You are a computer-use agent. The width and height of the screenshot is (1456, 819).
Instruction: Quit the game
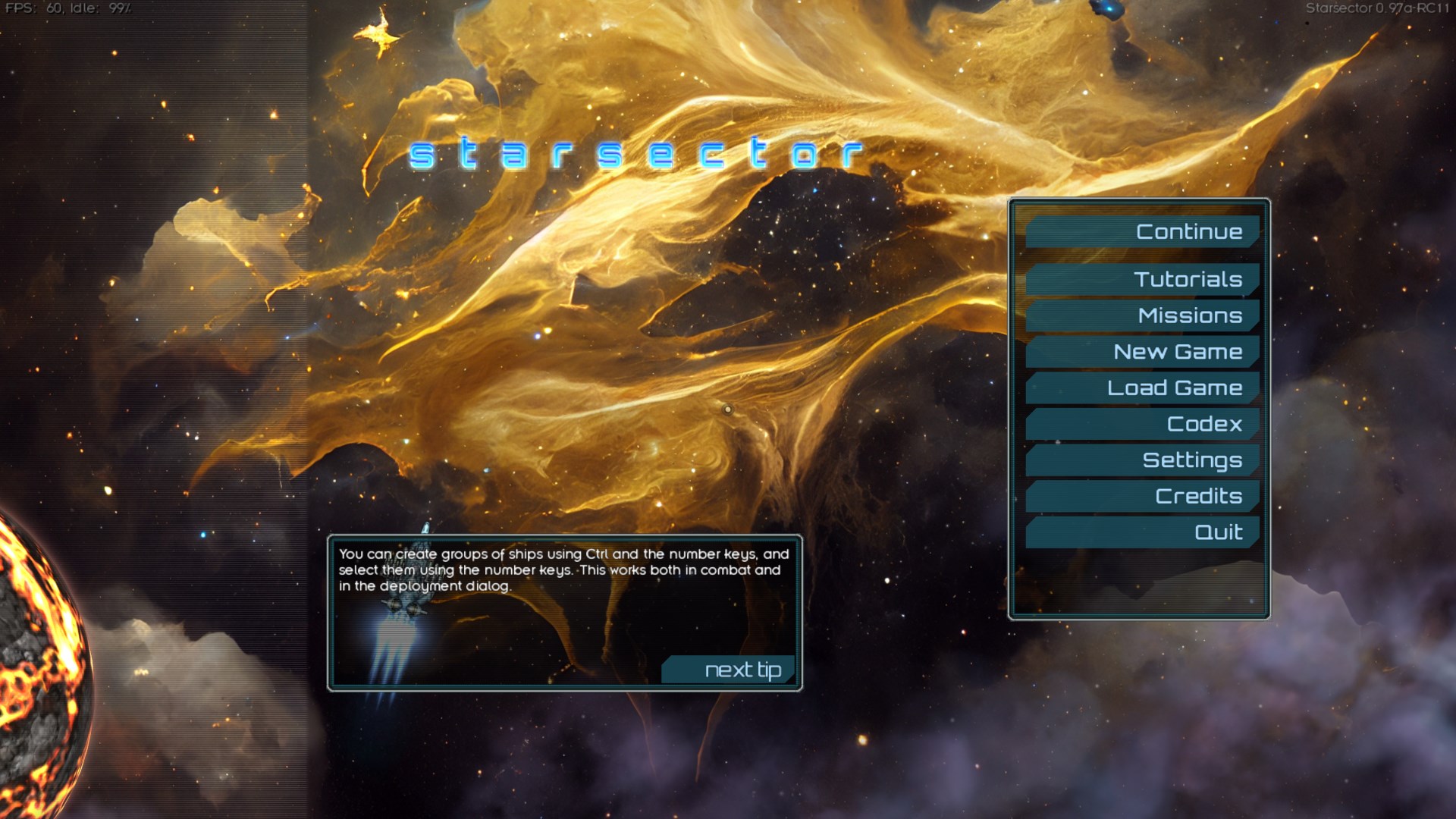pyautogui.click(x=1143, y=532)
